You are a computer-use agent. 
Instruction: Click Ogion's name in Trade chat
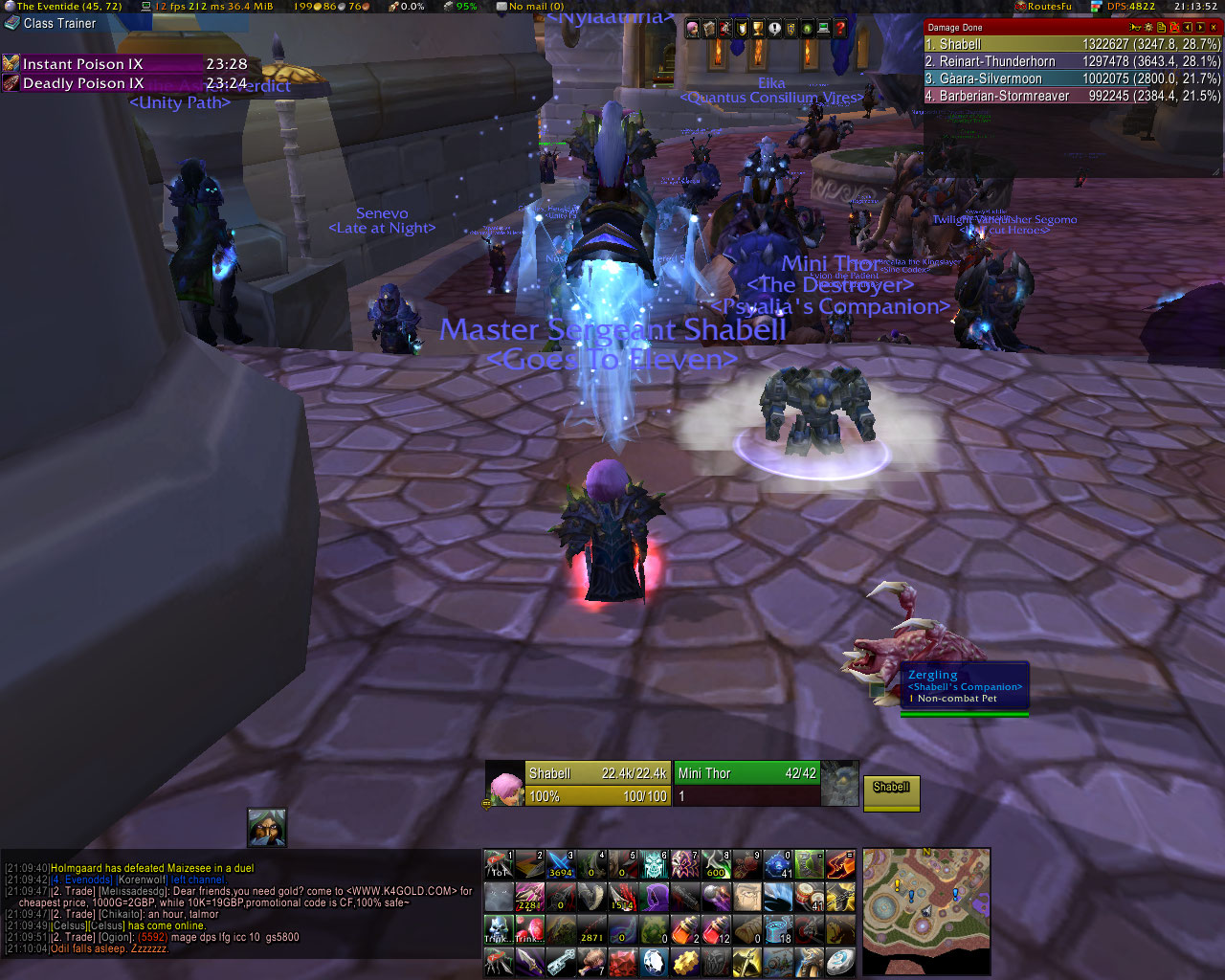coord(115,938)
